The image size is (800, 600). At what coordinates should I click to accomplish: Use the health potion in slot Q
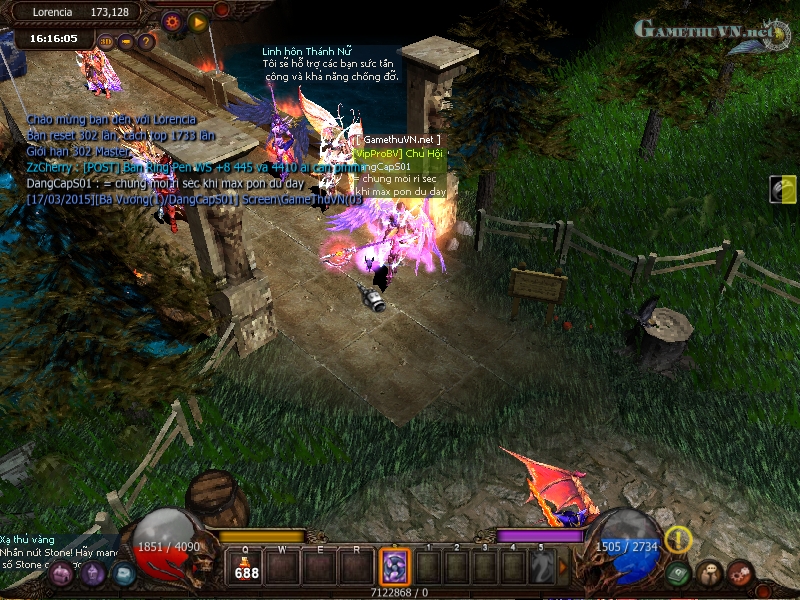point(245,567)
